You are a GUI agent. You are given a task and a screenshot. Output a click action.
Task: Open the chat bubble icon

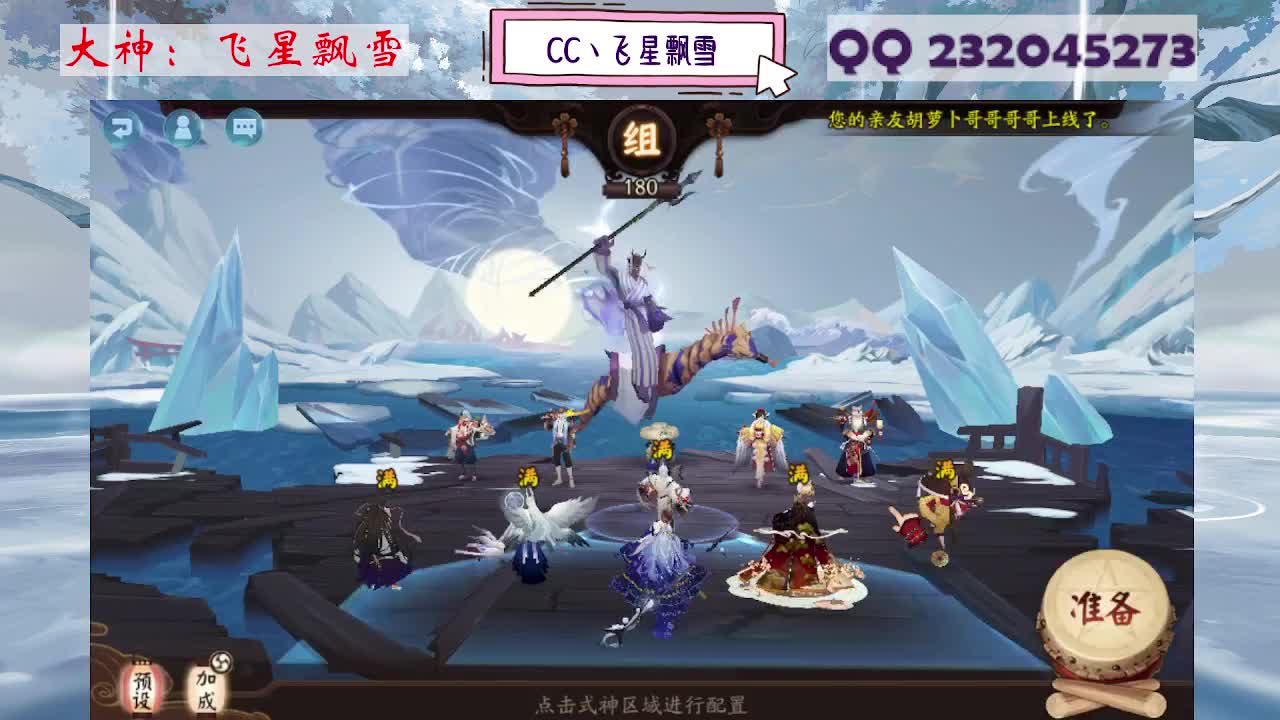pyautogui.click(x=241, y=126)
